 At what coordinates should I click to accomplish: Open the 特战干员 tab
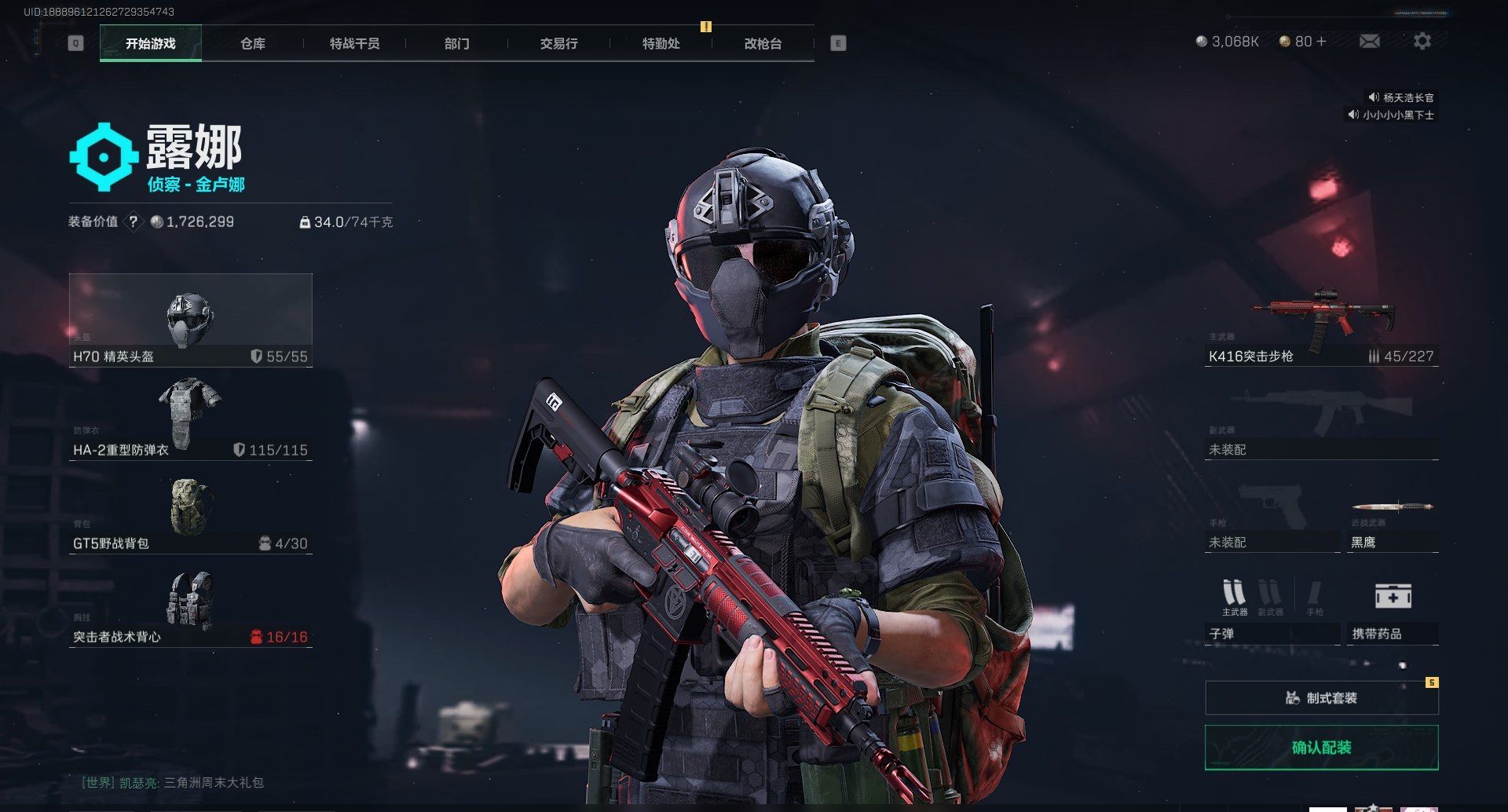354,44
